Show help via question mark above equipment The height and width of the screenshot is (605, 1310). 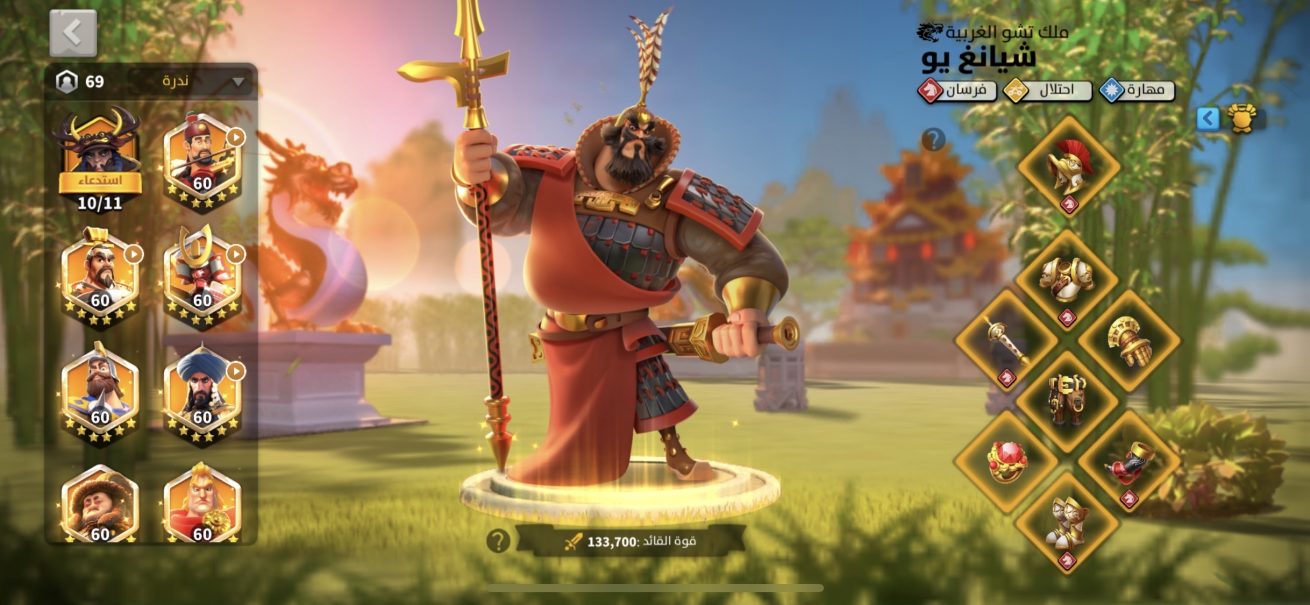pos(933,139)
